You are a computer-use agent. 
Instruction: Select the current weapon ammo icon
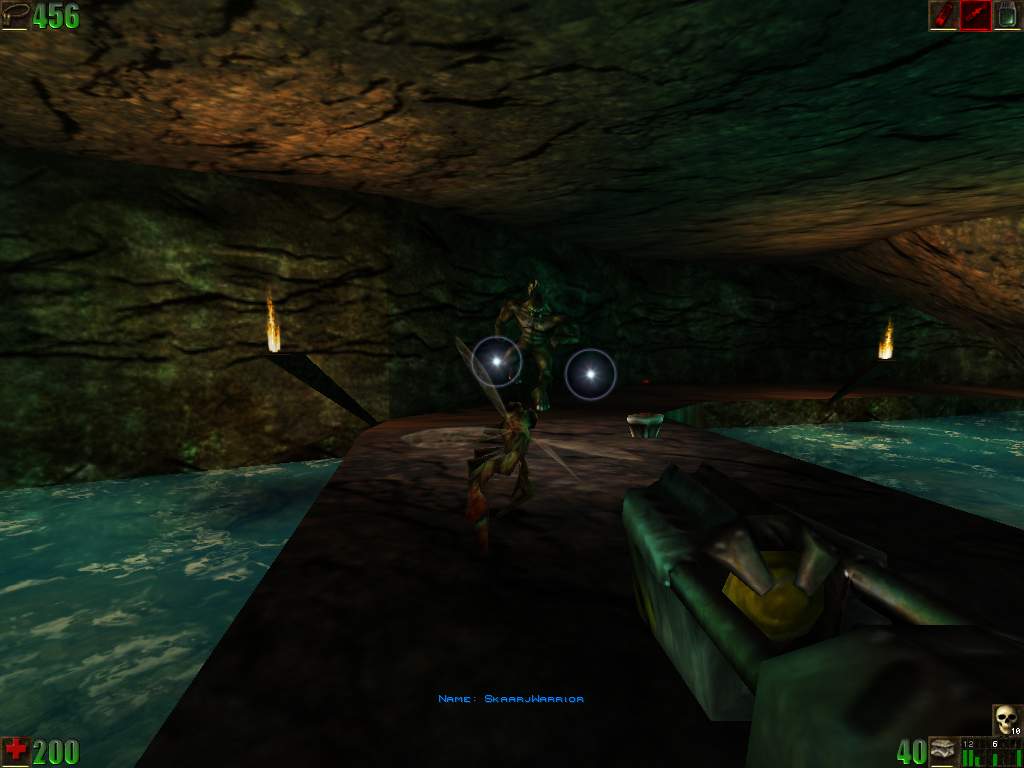pyautogui.click(x=943, y=751)
